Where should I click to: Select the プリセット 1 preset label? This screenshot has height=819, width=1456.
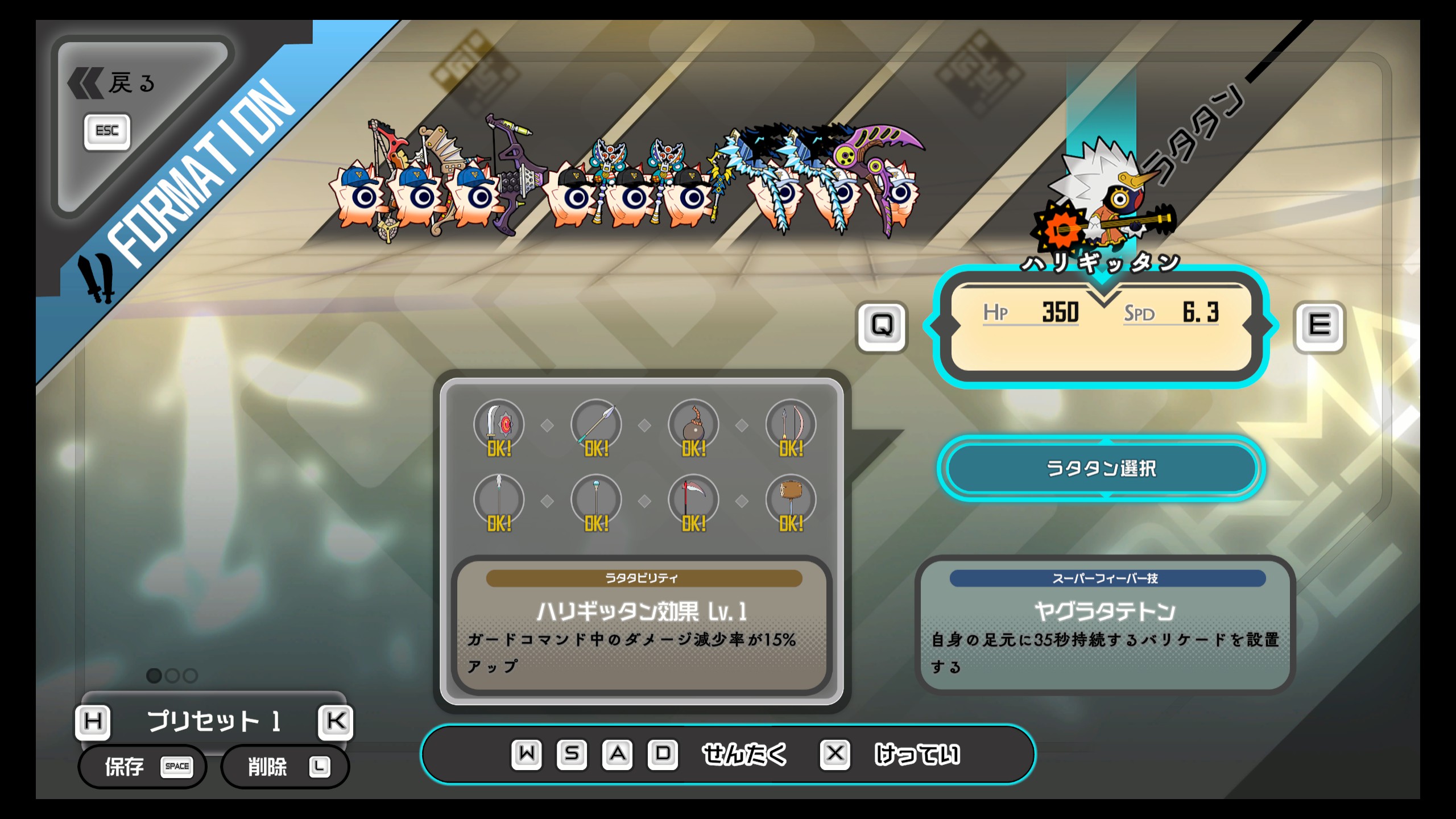tap(214, 721)
